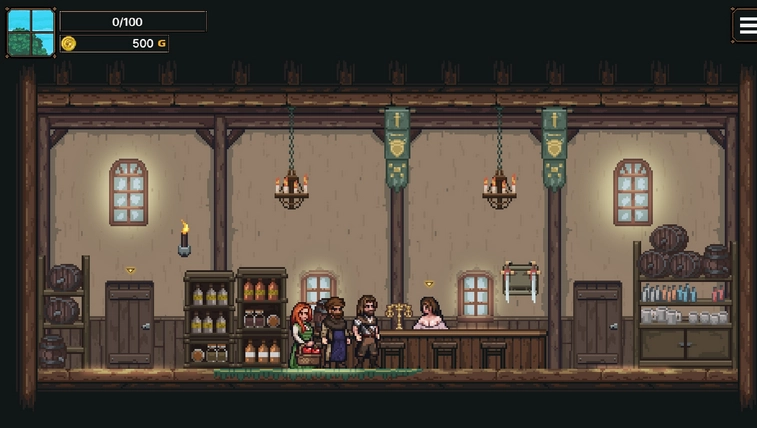This screenshot has width=757, height=428.
Task: Click the window view icon
Action: (x=31, y=33)
